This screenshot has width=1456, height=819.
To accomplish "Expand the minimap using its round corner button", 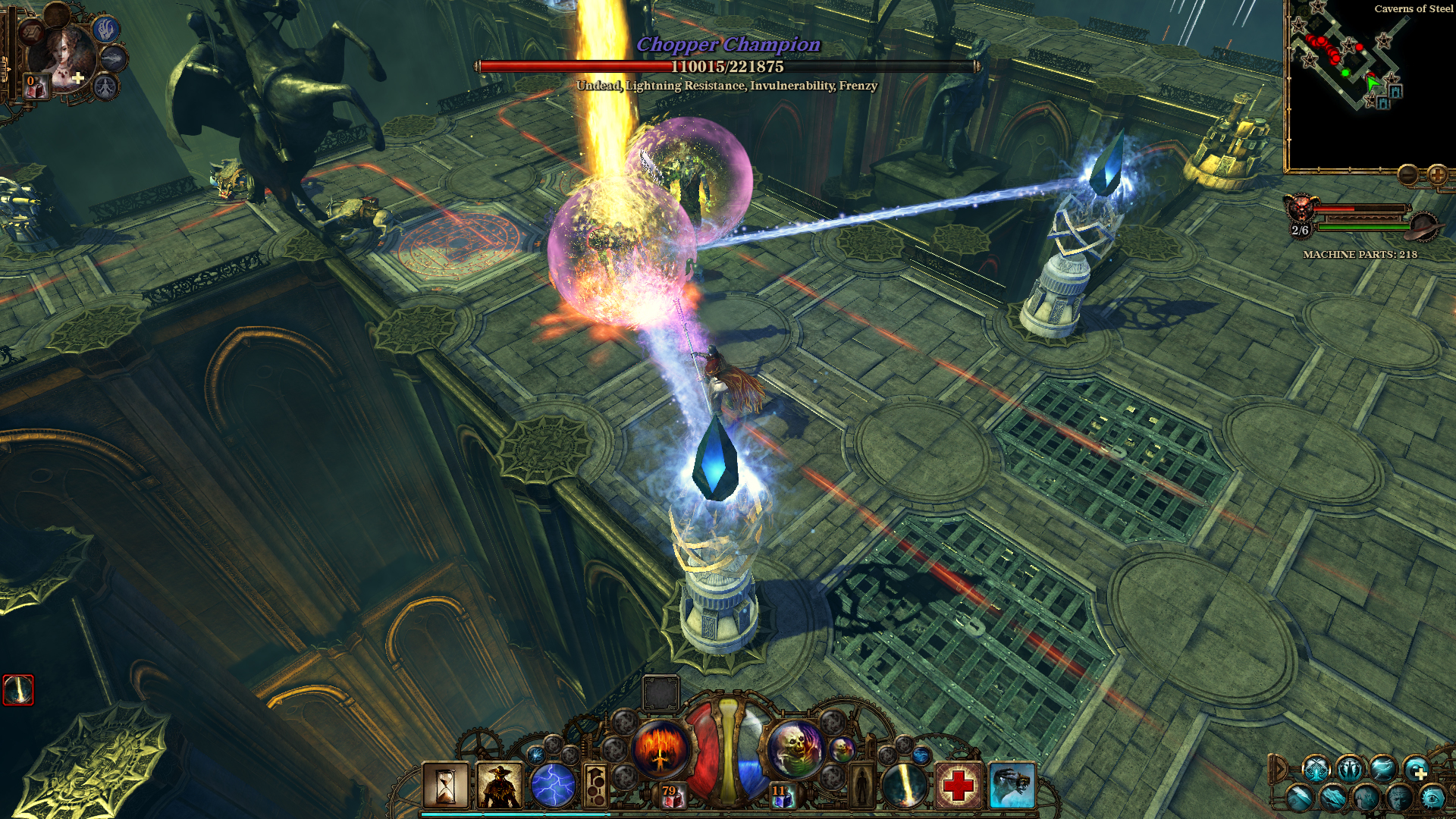I will click(1437, 175).
